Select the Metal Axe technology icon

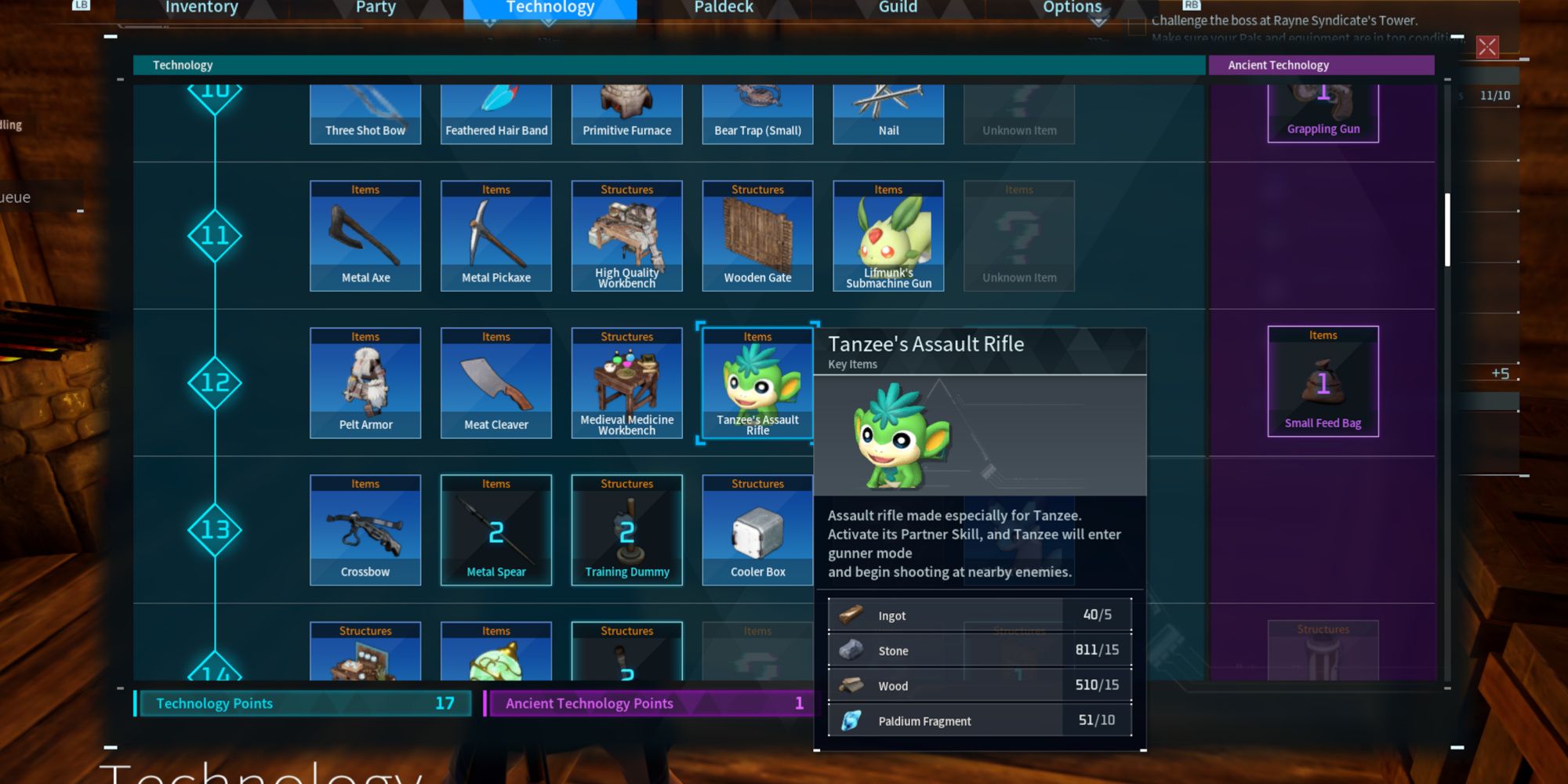(x=365, y=235)
